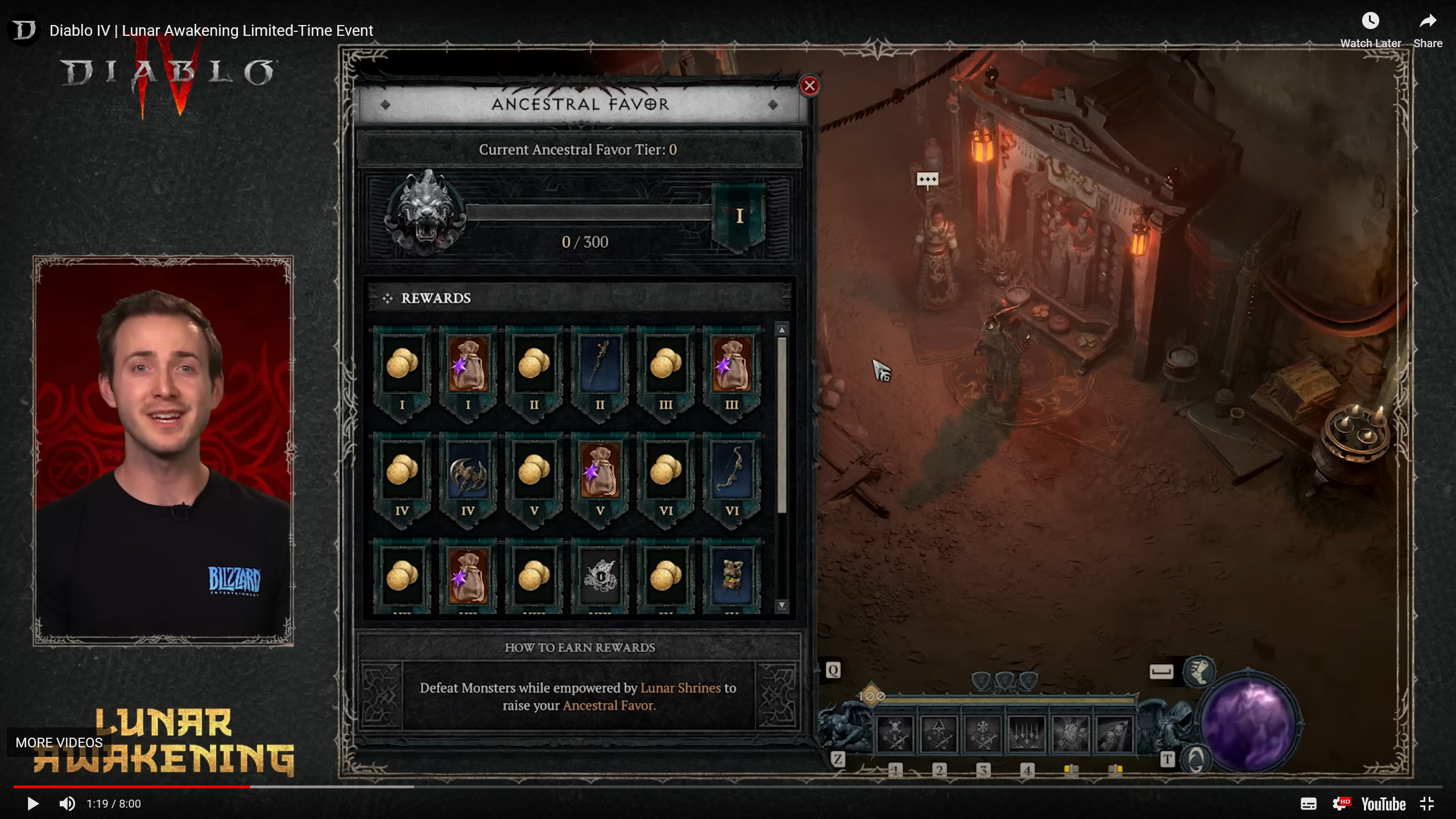Viewport: 1456px width, 819px height.
Task: Choose the tier II staff reward
Action: click(x=599, y=365)
